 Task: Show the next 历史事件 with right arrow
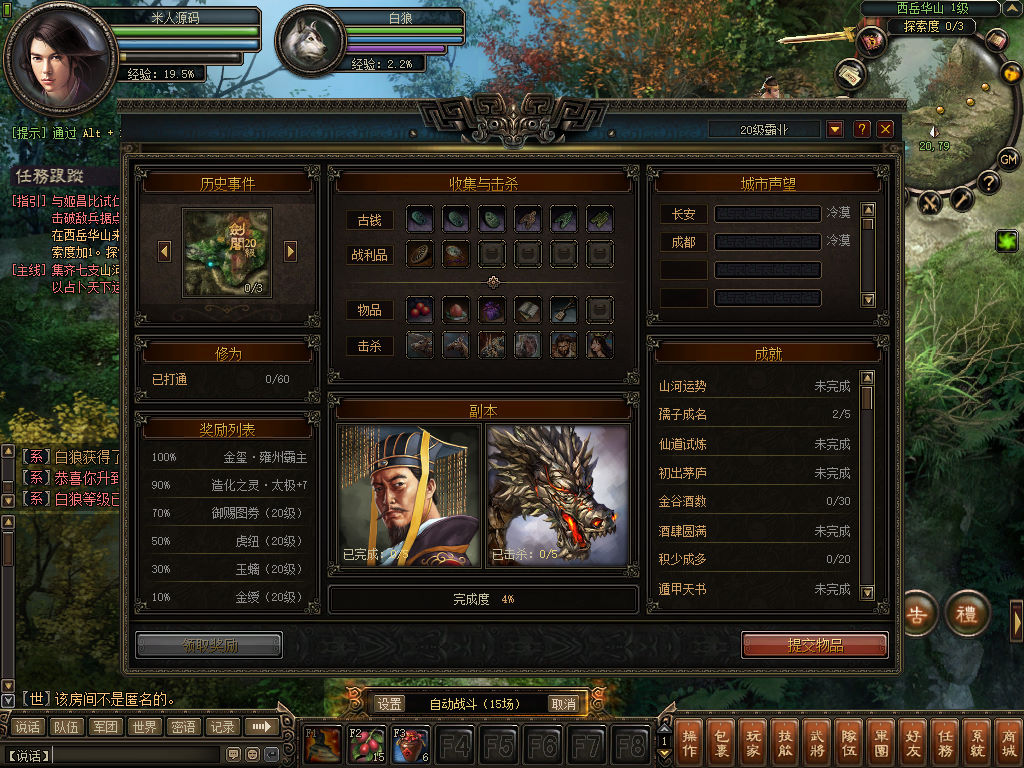(291, 251)
